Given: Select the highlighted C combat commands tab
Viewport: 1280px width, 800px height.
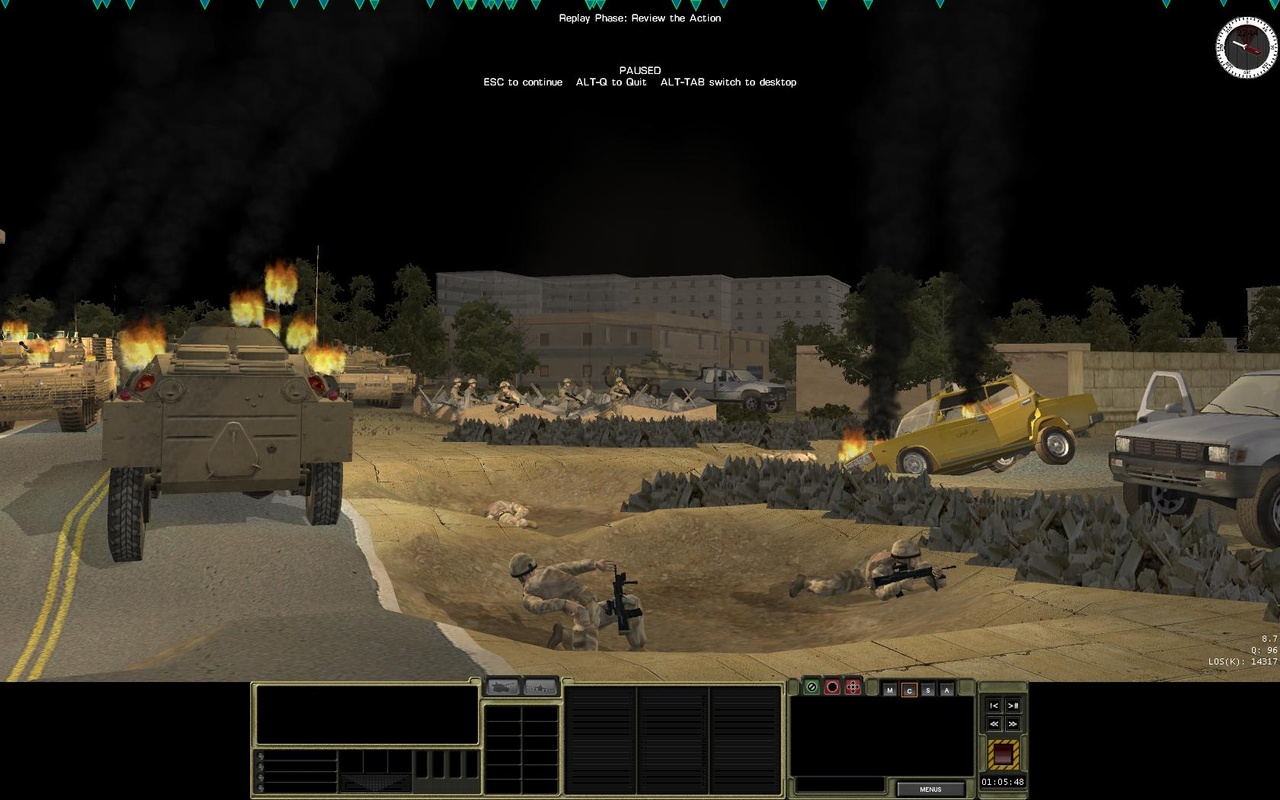Looking at the screenshot, I should pos(909,690).
